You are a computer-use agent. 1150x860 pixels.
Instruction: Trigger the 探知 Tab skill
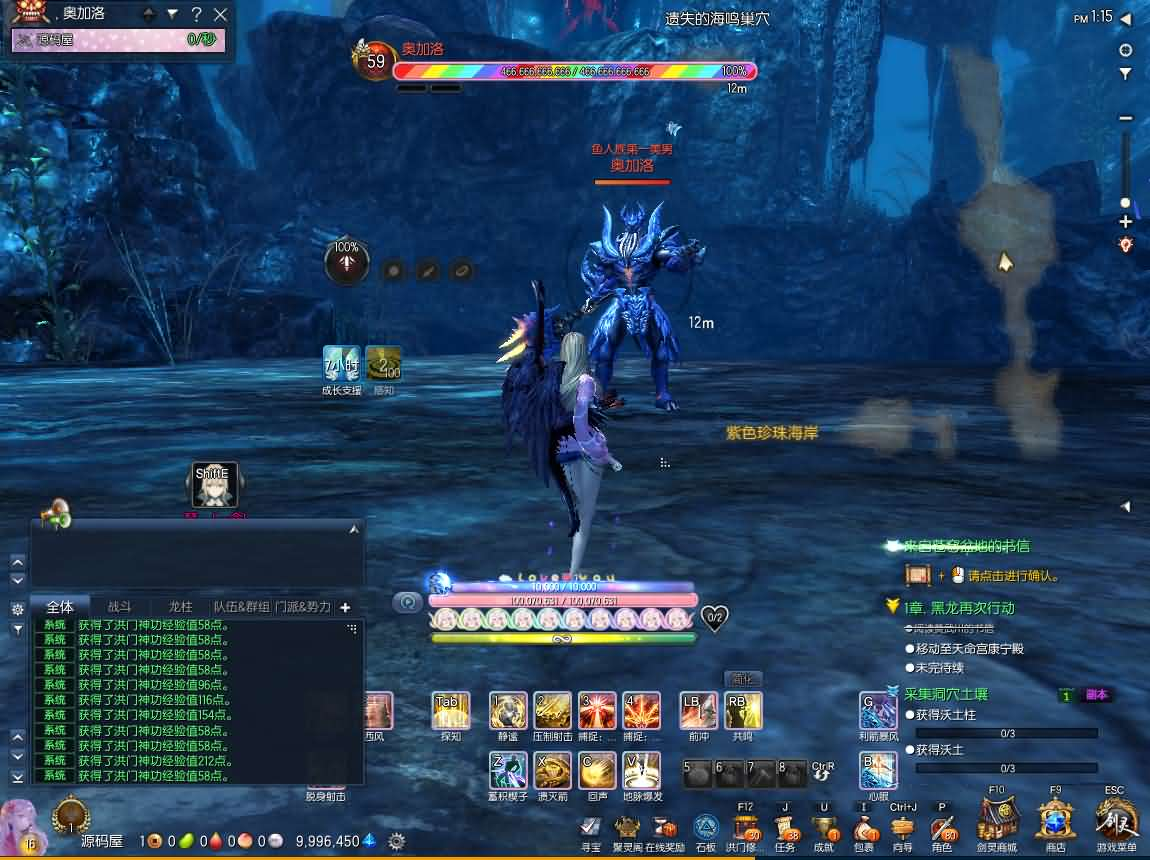click(x=450, y=710)
